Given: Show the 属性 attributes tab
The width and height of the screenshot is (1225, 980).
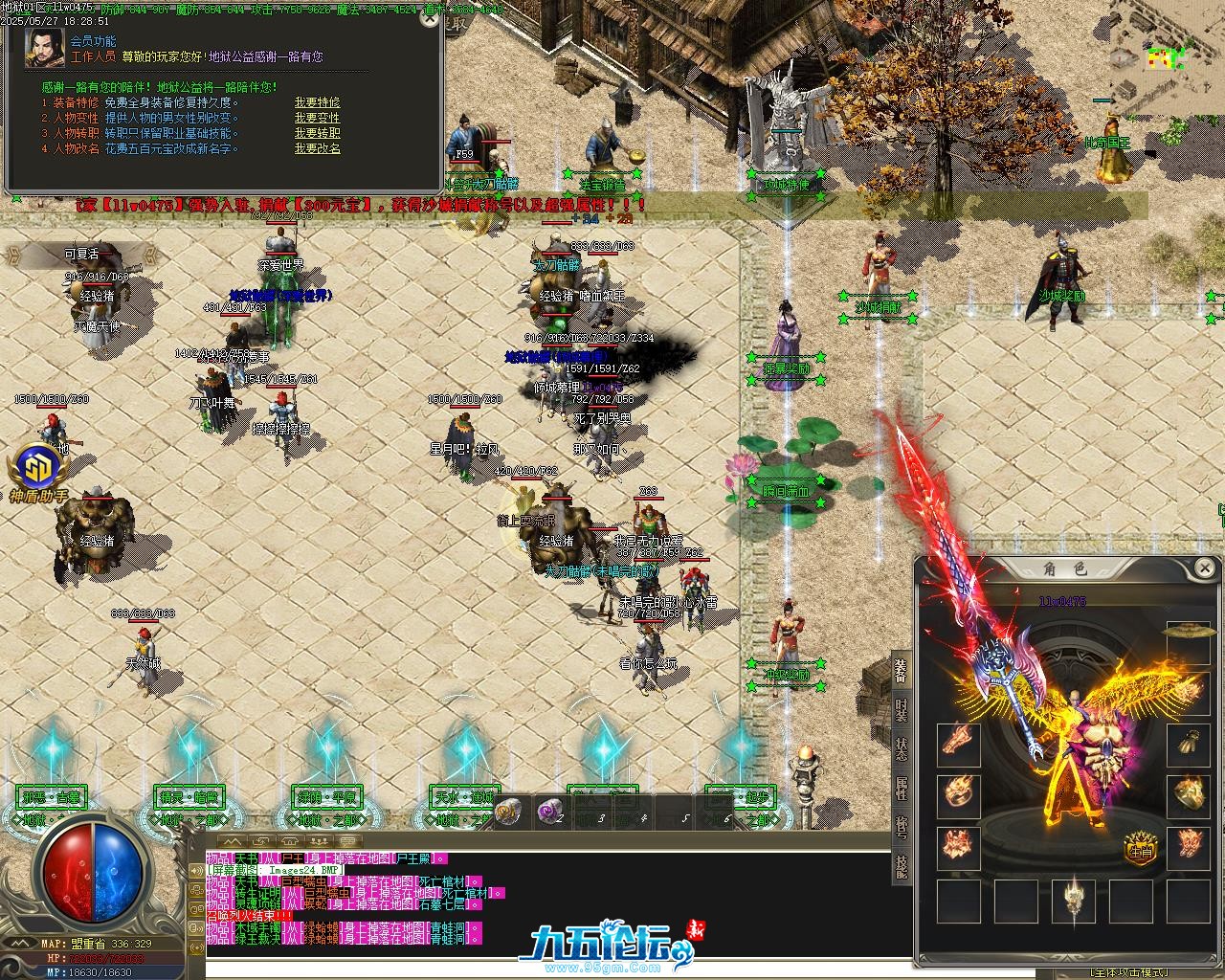Looking at the screenshot, I should (x=902, y=788).
